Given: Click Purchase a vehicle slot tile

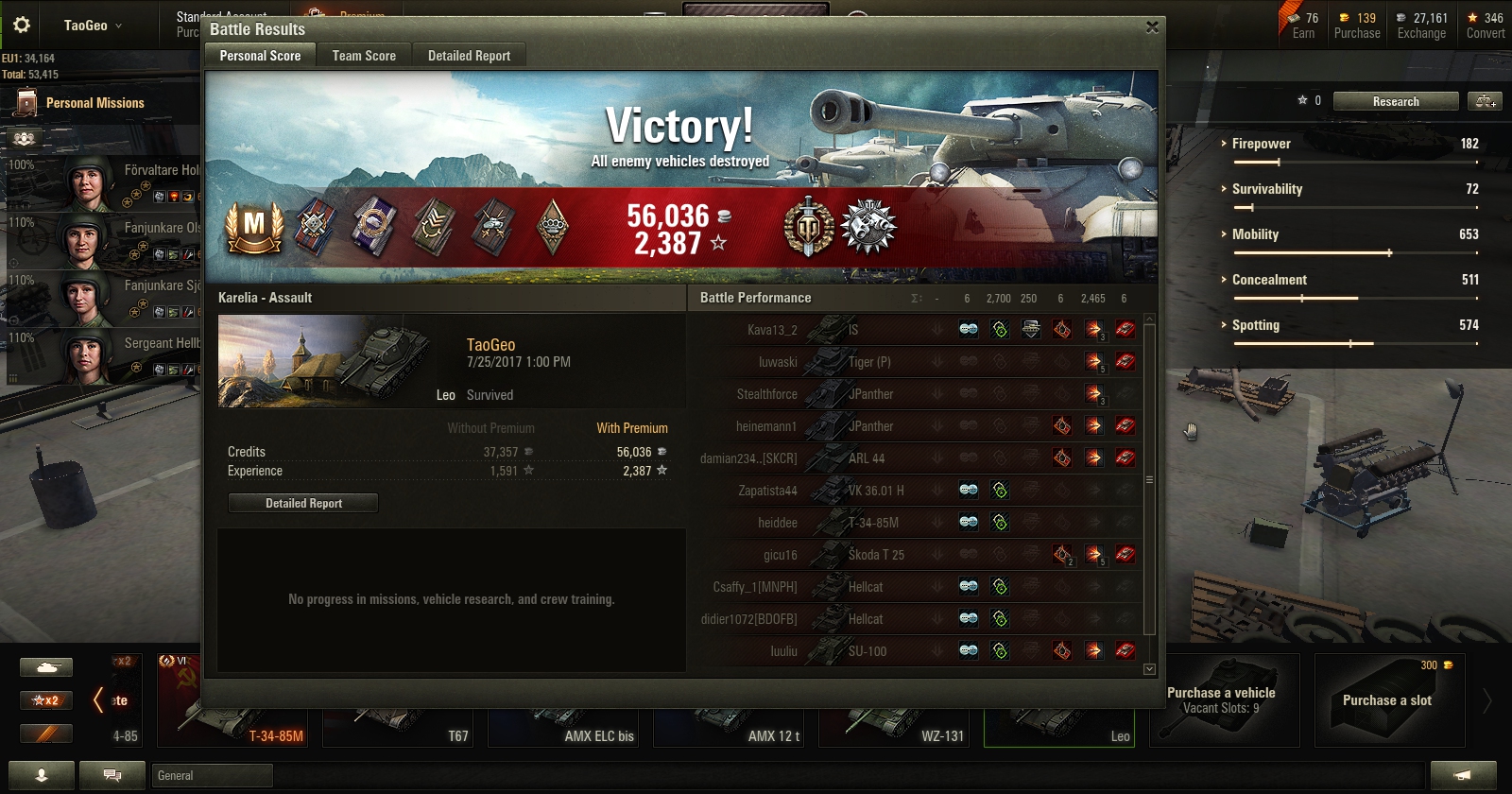Looking at the screenshot, I should pyautogui.click(x=1223, y=700).
